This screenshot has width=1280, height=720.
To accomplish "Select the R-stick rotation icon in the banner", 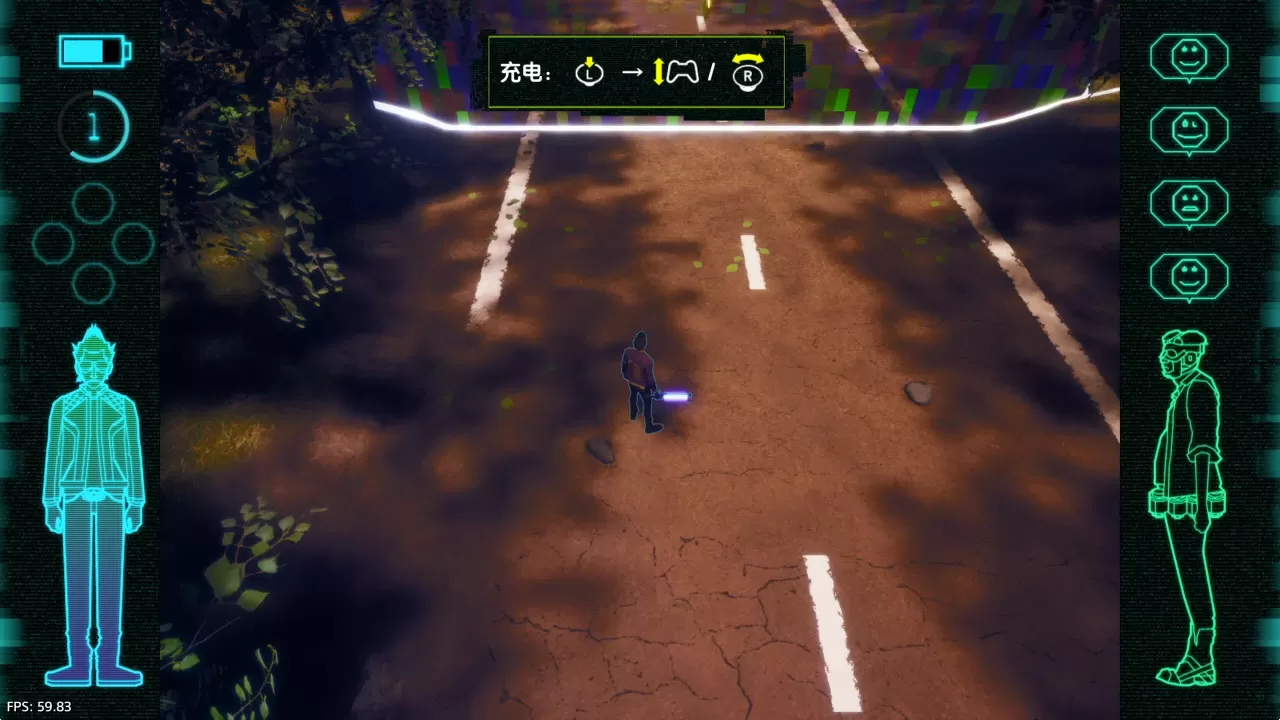I will pos(748,73).
